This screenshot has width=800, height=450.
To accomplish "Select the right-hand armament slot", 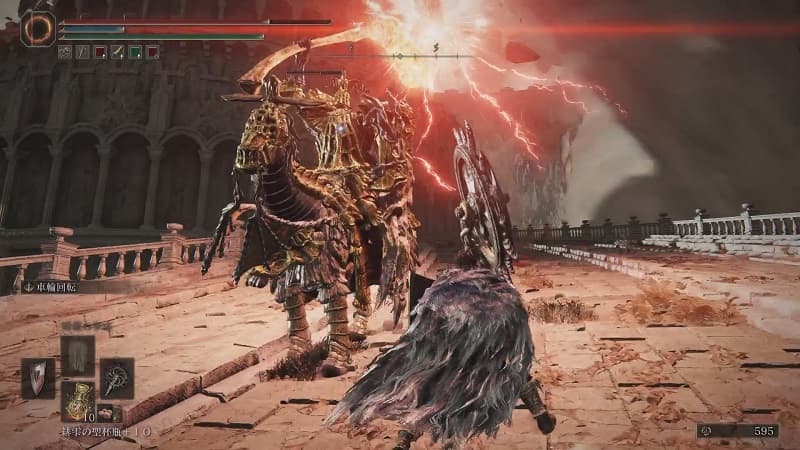I will point(116,378).
